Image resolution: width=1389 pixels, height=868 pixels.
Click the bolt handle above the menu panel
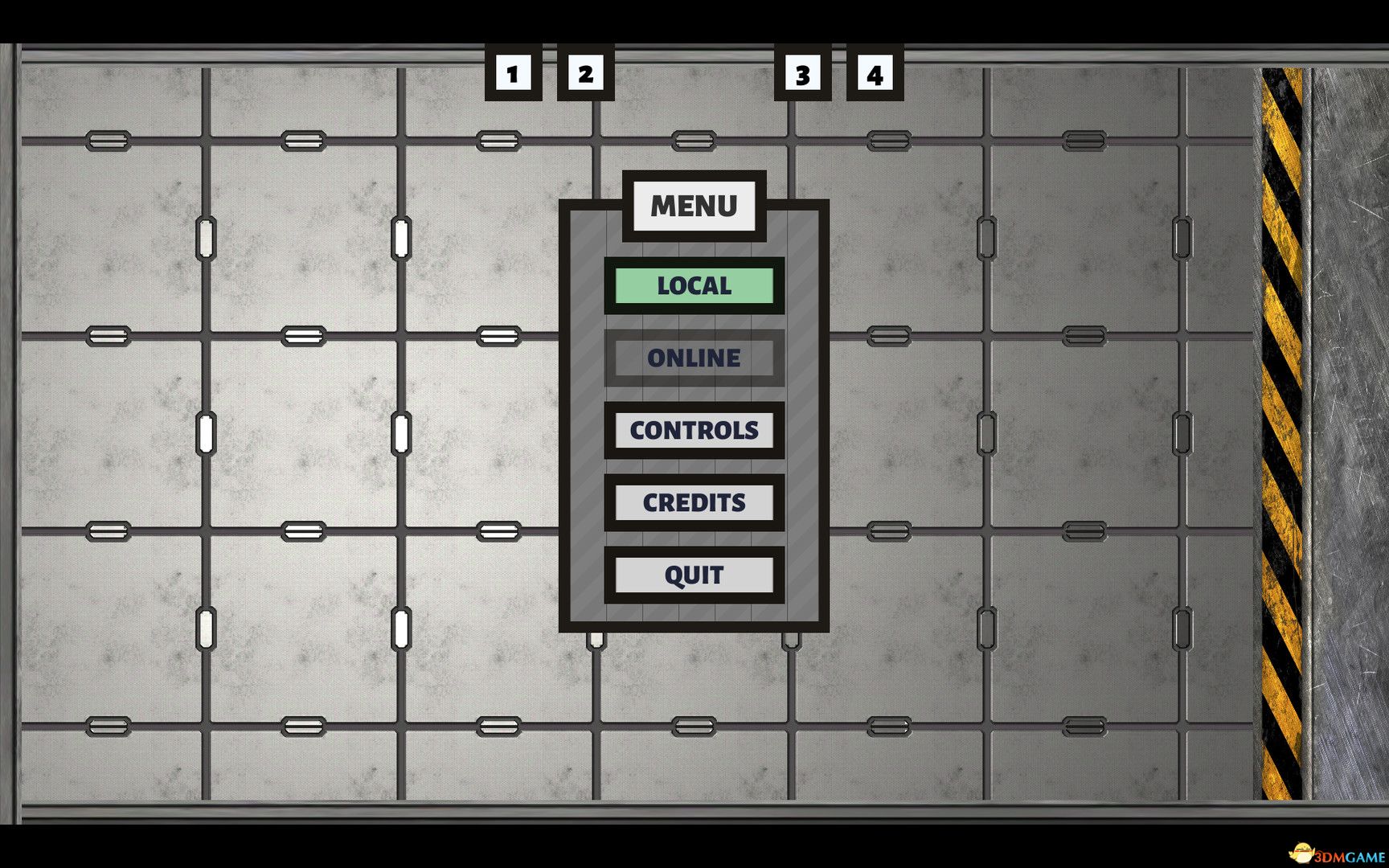tap(696, 141)
